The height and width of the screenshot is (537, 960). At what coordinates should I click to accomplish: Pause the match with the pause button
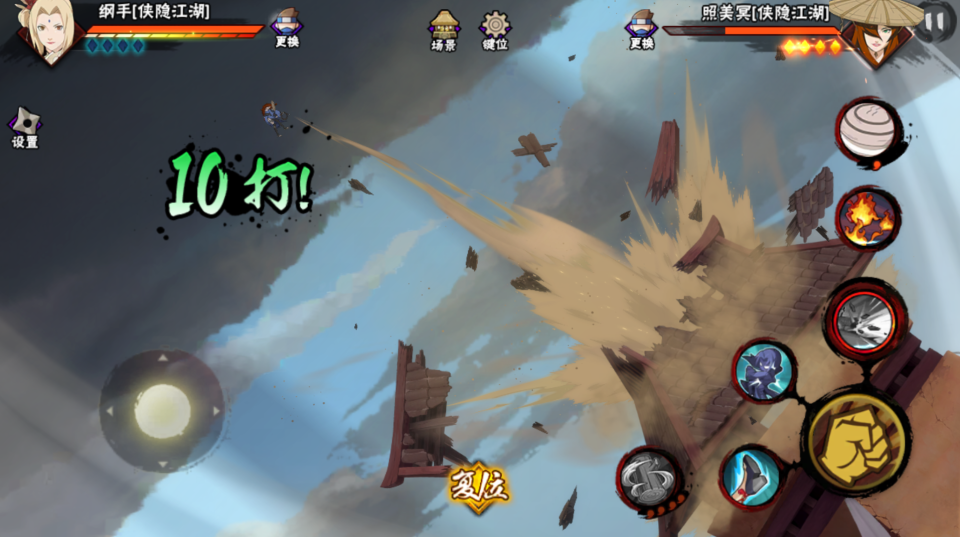[x=936, y=20]
